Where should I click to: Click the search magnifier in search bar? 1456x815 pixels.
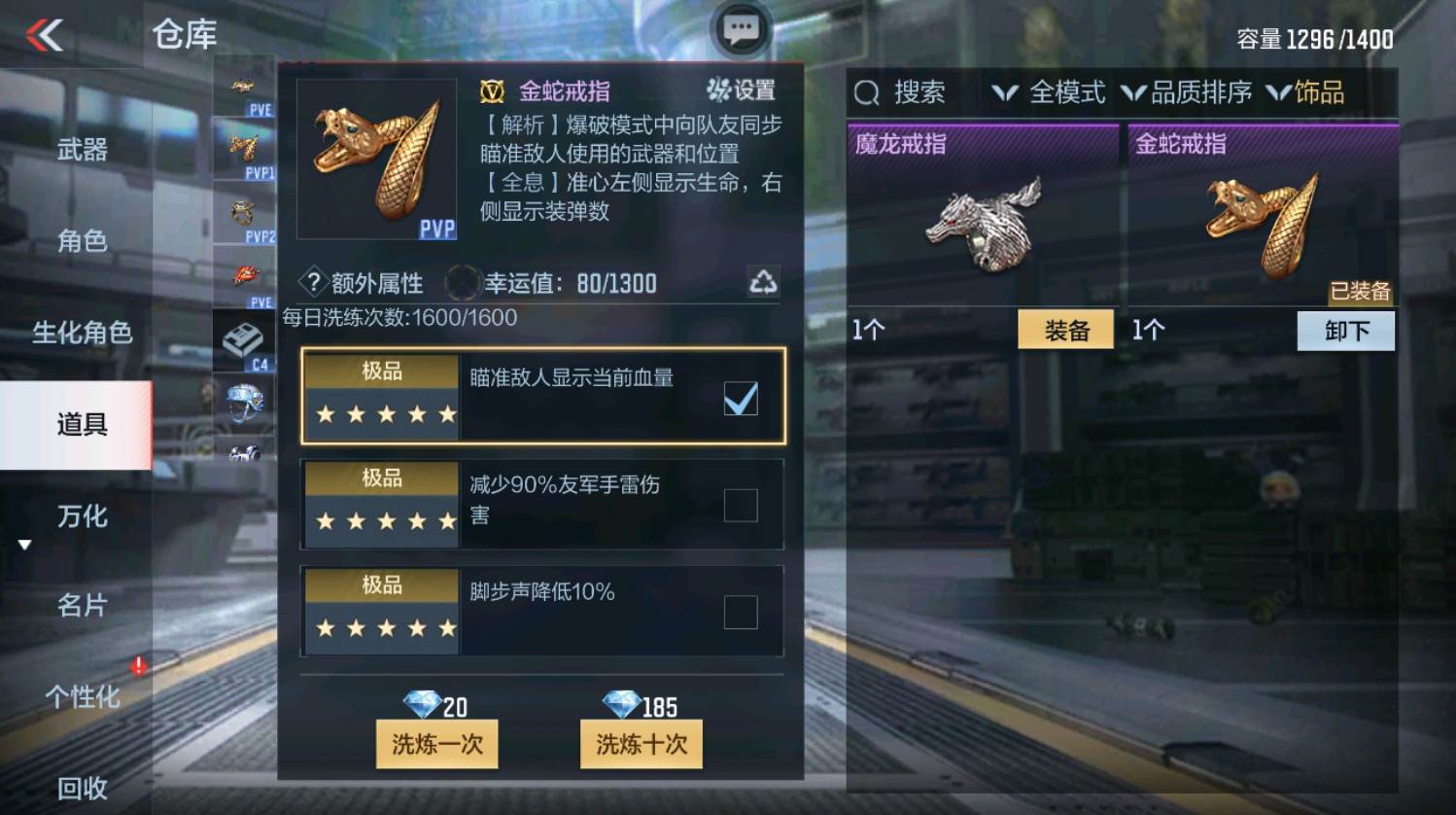click(865, 93)
